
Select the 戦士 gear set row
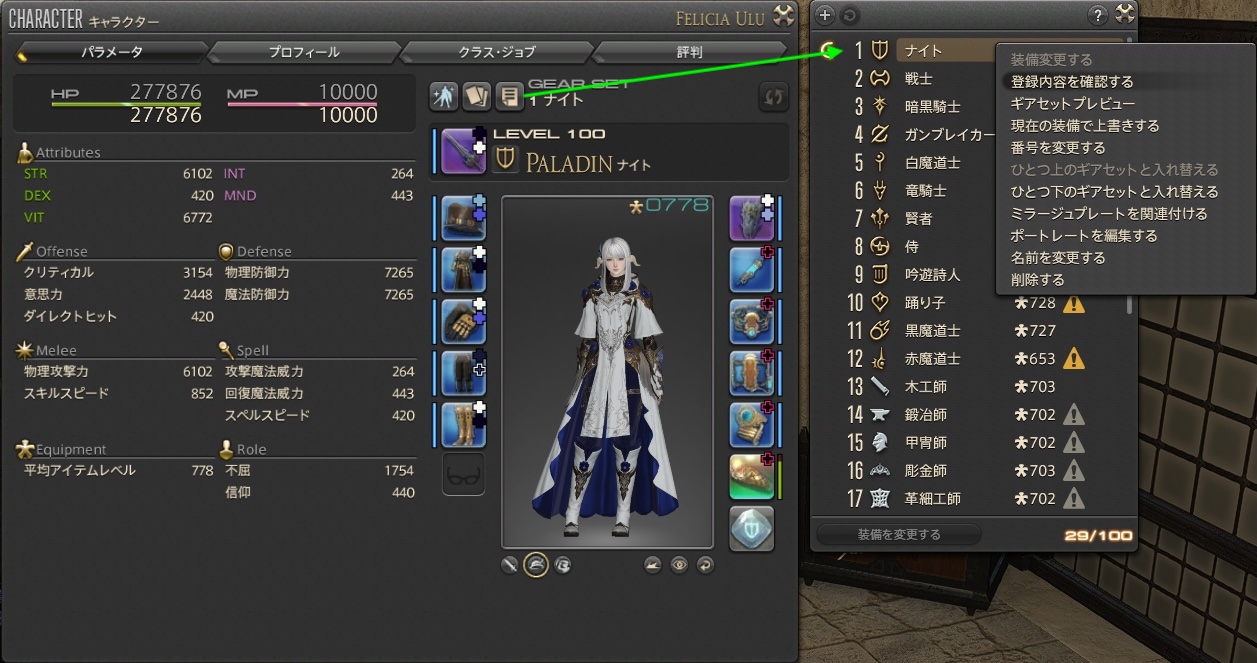(x=918, y=78)
